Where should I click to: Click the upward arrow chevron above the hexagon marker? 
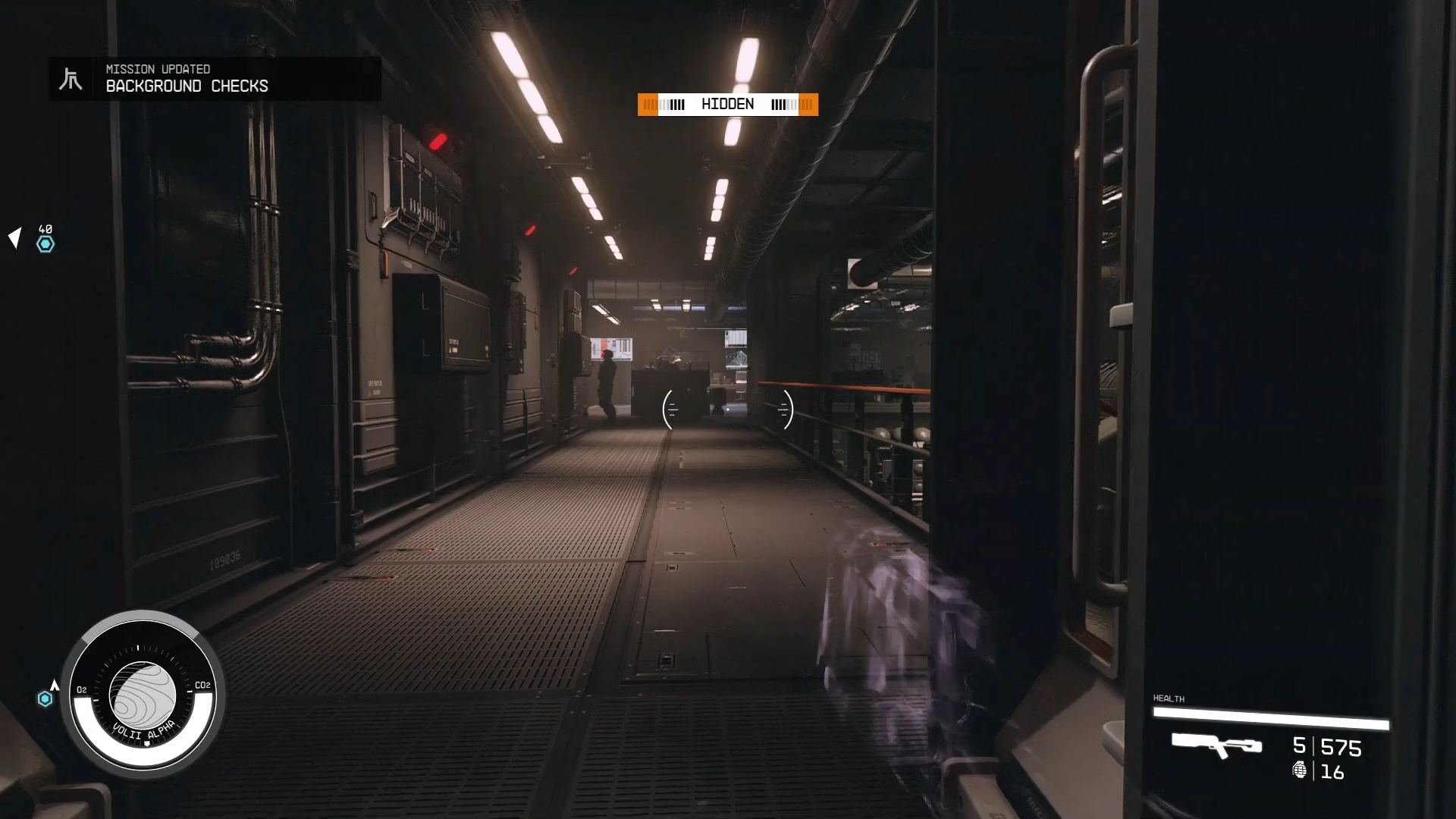pos(53,687)
